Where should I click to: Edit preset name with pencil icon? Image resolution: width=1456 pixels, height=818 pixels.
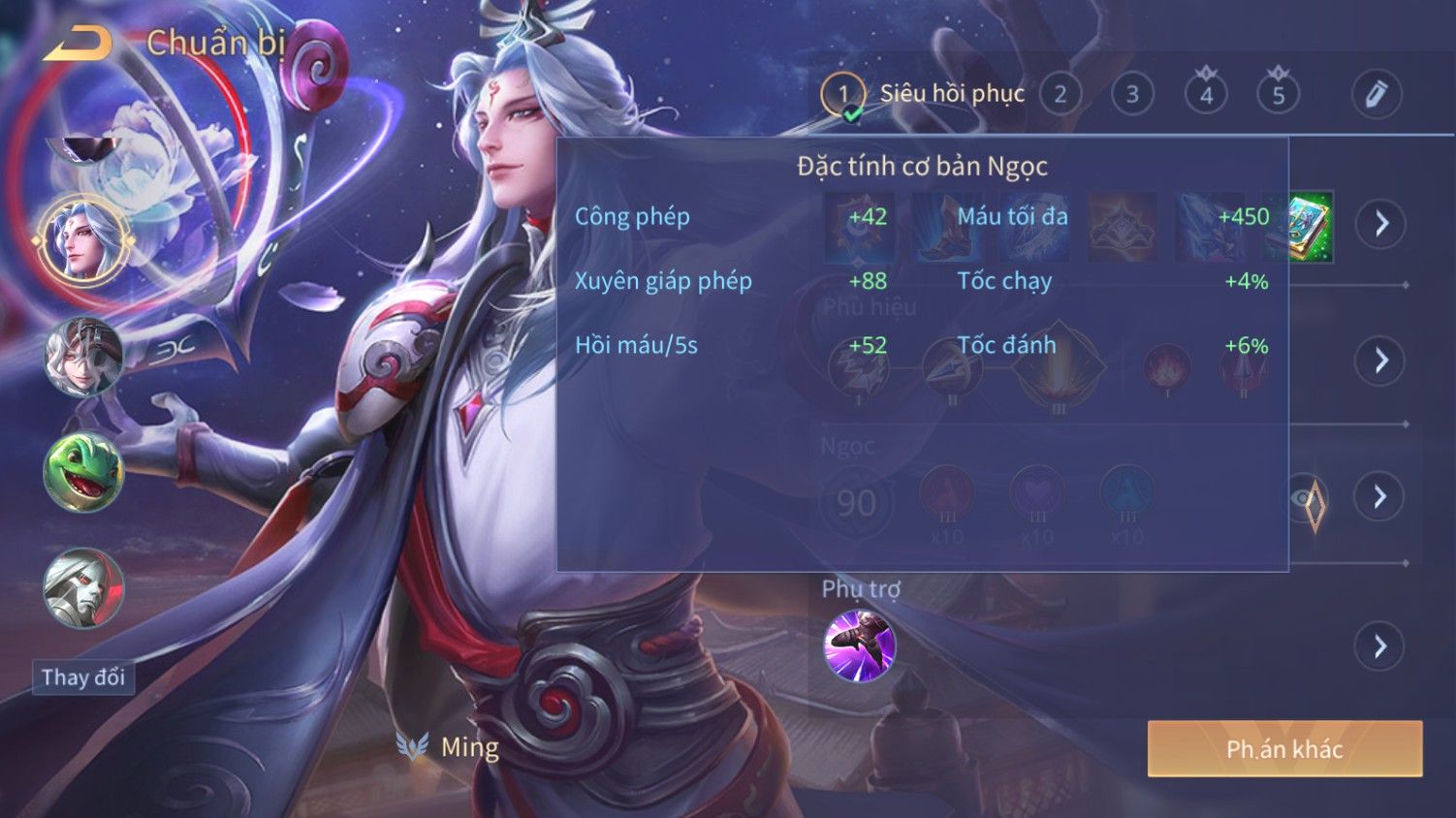(1377, 94)
